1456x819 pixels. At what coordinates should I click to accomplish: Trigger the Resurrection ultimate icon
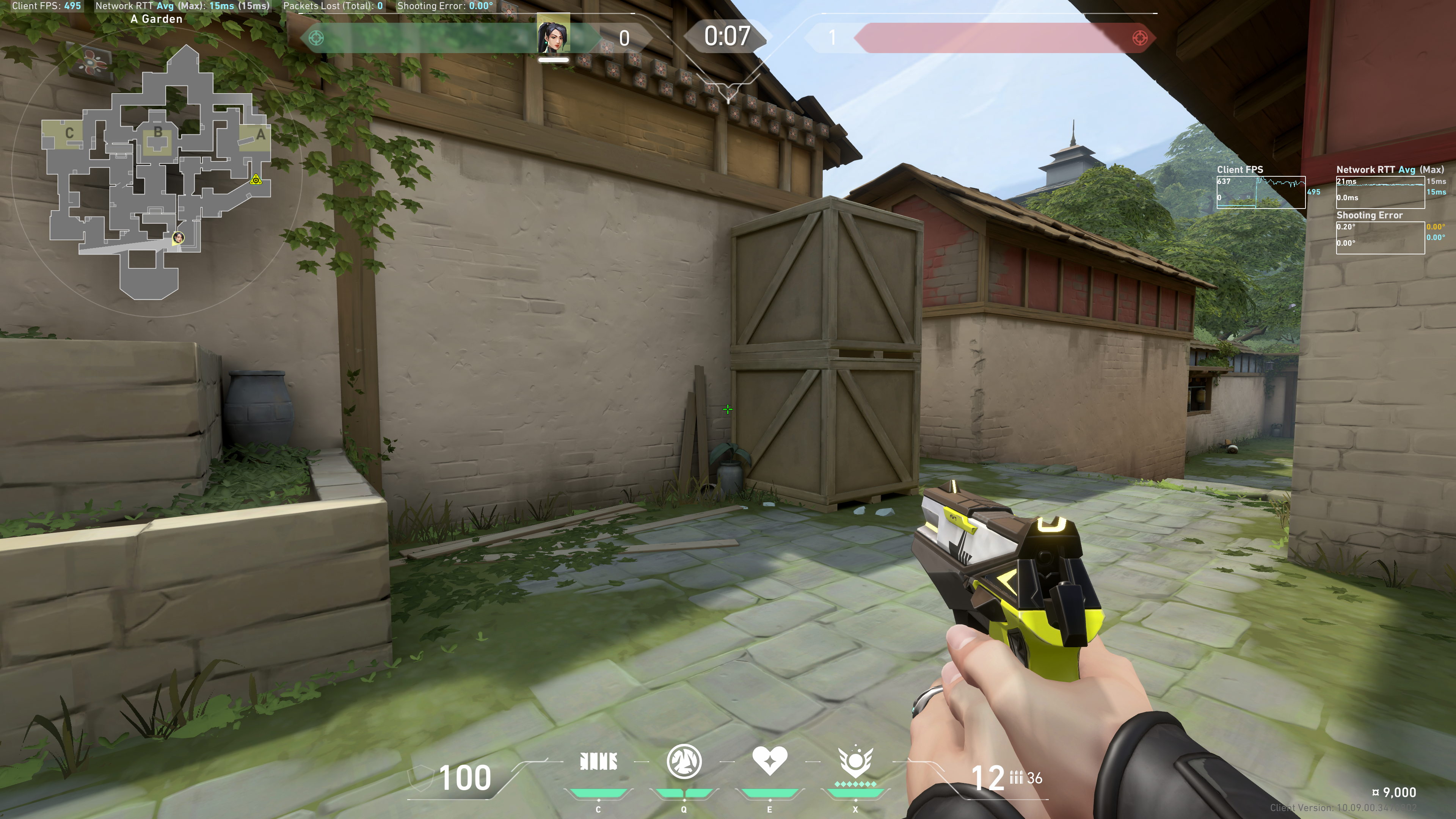[855, 761]
